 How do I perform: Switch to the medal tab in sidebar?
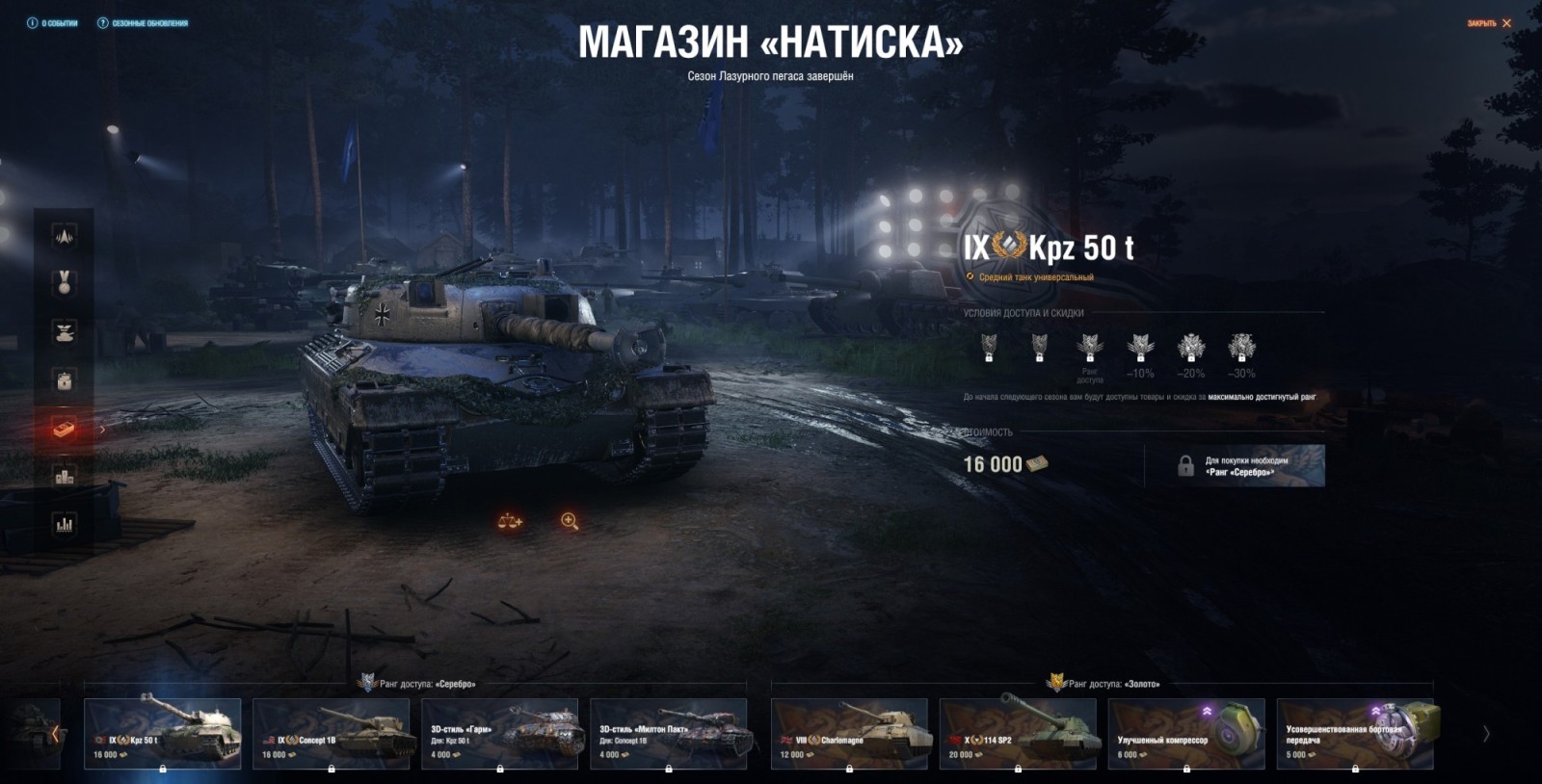click(x=64, y=283)
